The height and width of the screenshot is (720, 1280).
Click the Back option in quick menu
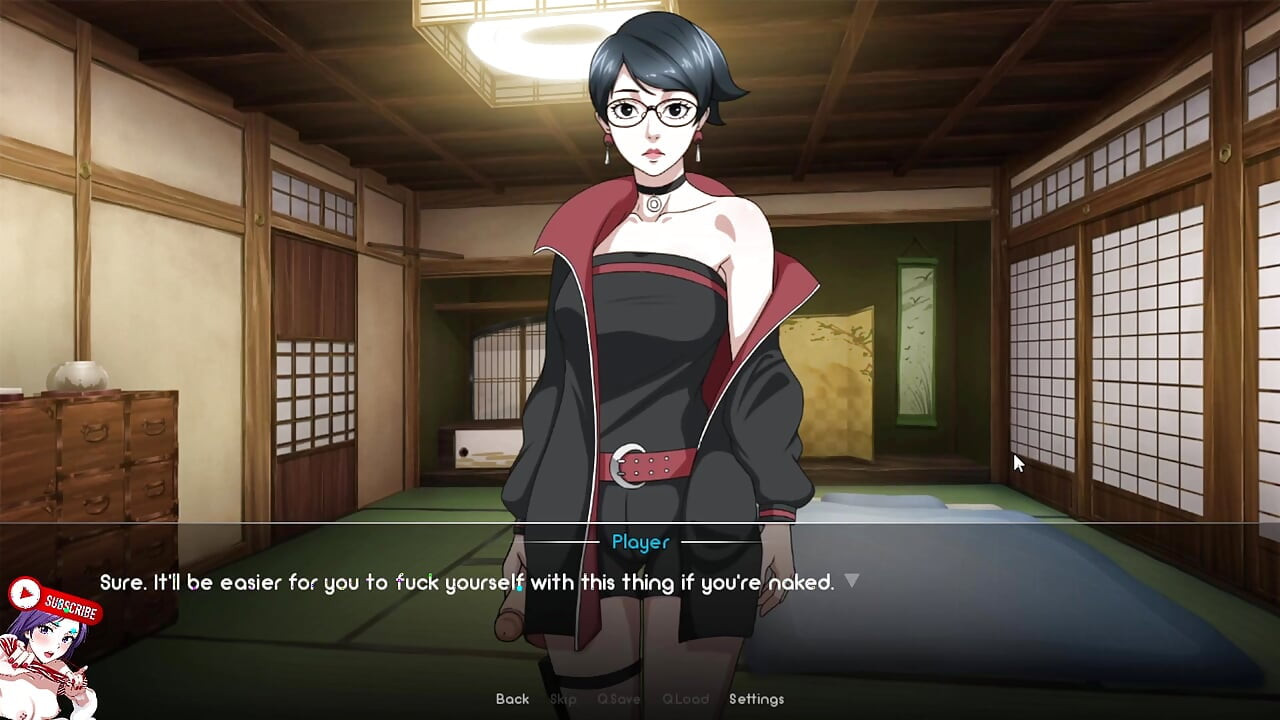point(511,699)
